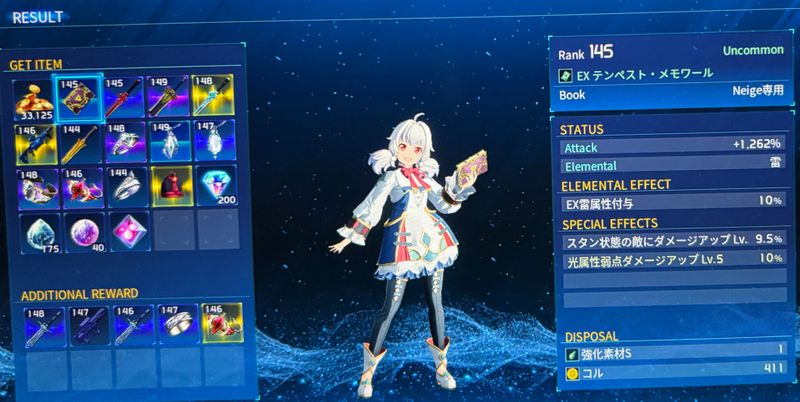The width and height of the screenshot is (800, 402).
Task: Select the red bell item slot
Action: tap(170, 187)
